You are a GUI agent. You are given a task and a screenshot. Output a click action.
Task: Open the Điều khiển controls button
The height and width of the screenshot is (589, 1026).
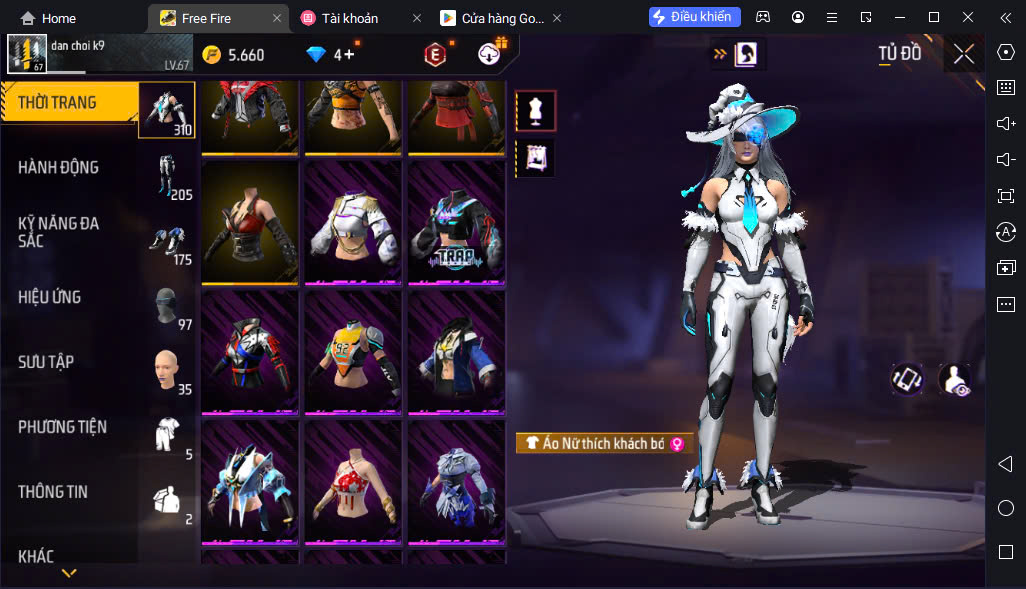click(x=695, y=17)
